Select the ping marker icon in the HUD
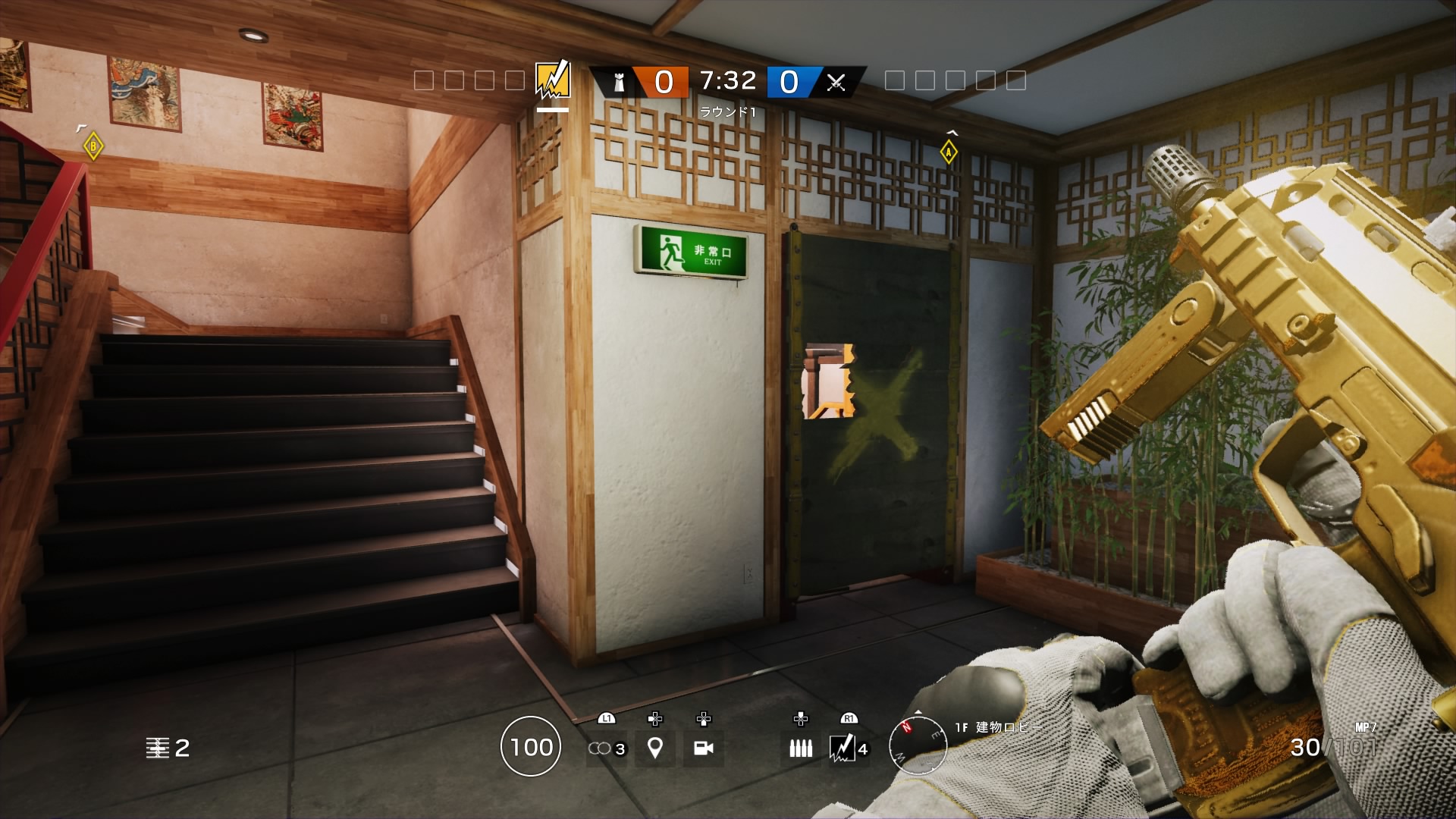Screen dimensions: 1456x819 point(654,748)
